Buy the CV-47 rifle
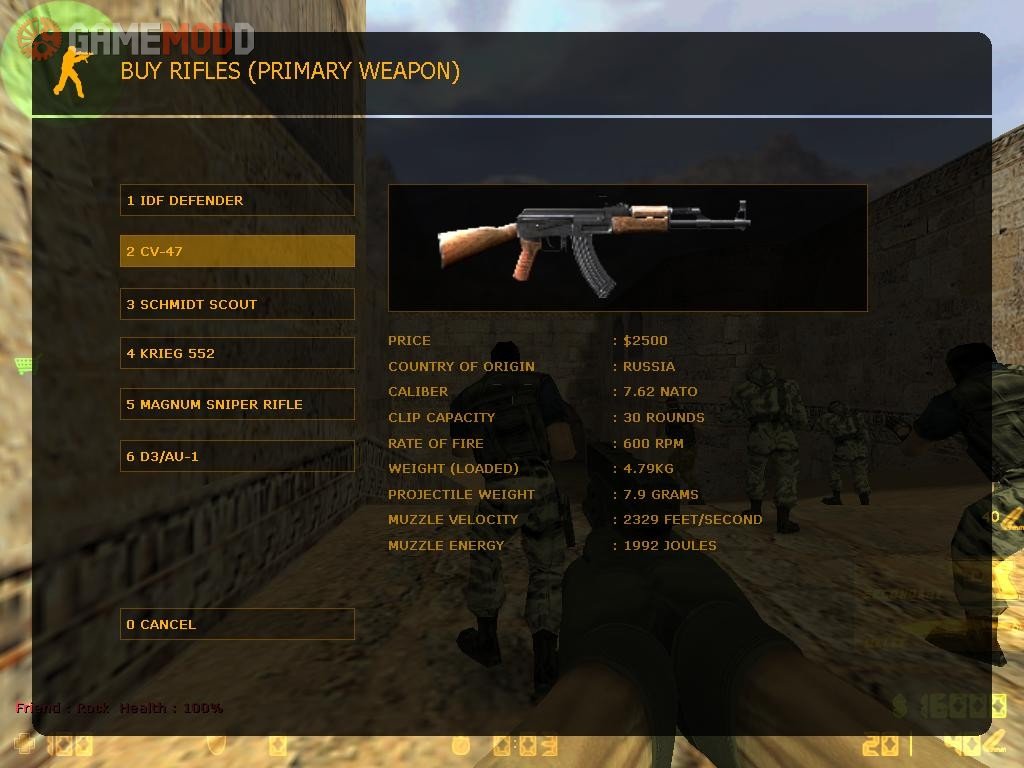Screen dimensions: 1024x768 pyautogui.click(x=237, y=251)
